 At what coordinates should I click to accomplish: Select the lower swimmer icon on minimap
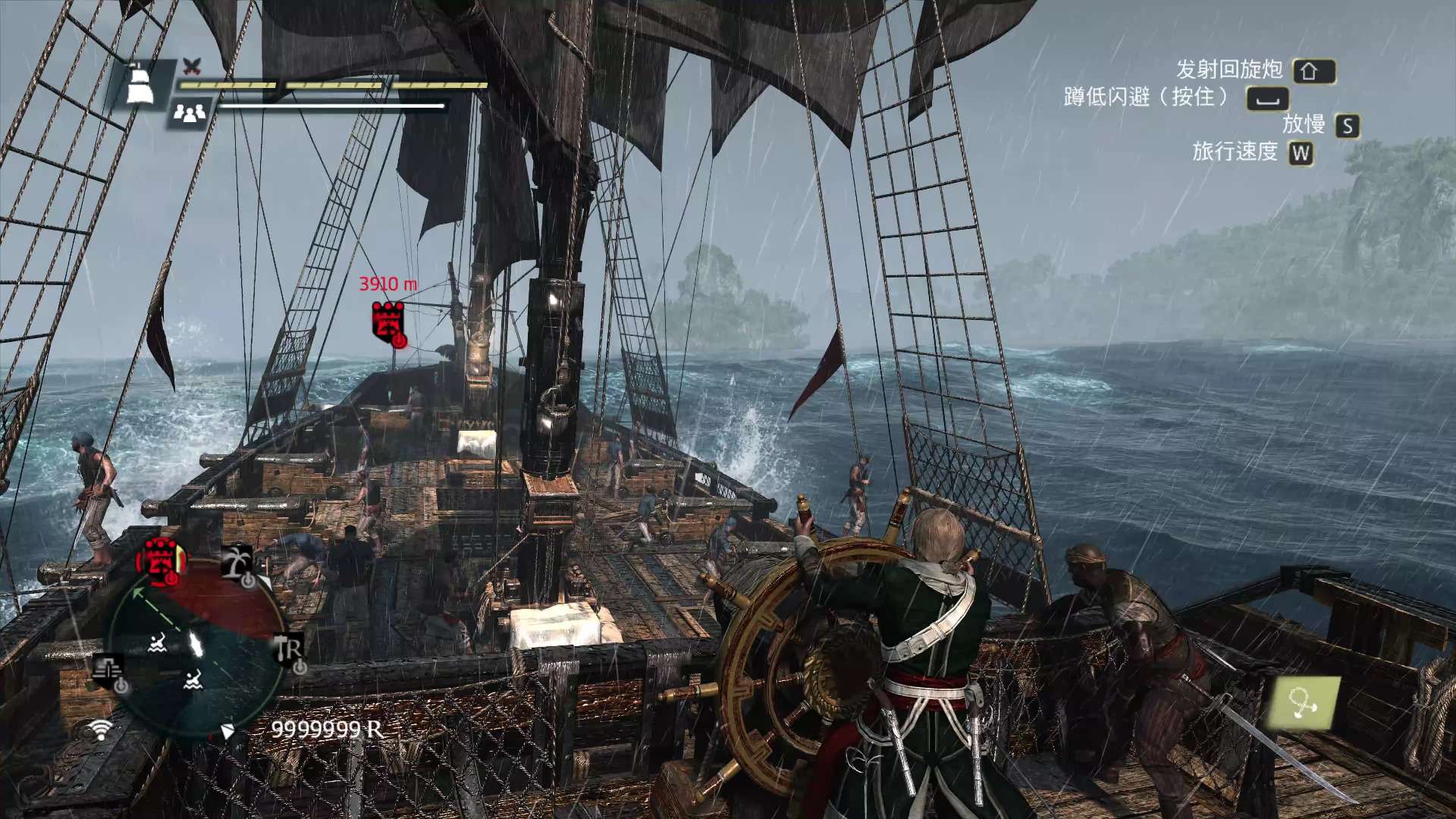193,679
